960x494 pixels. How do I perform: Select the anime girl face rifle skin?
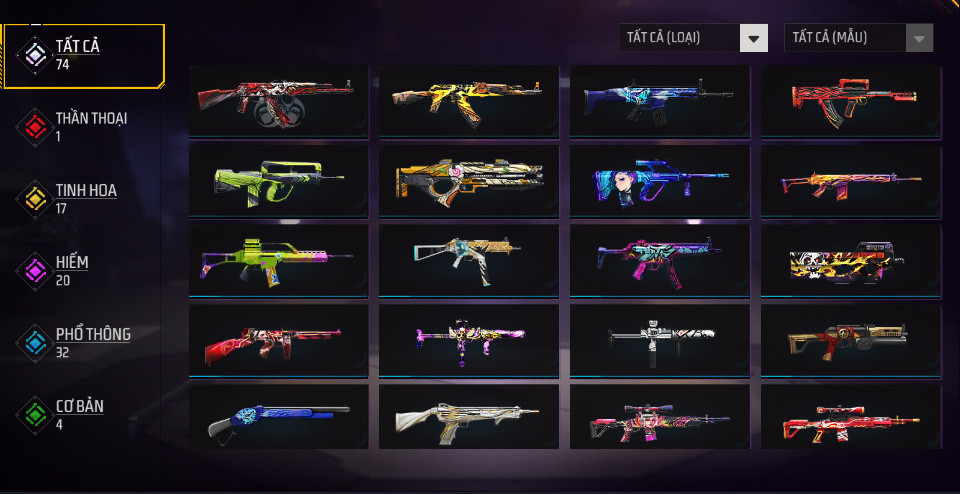coord(659,180)
